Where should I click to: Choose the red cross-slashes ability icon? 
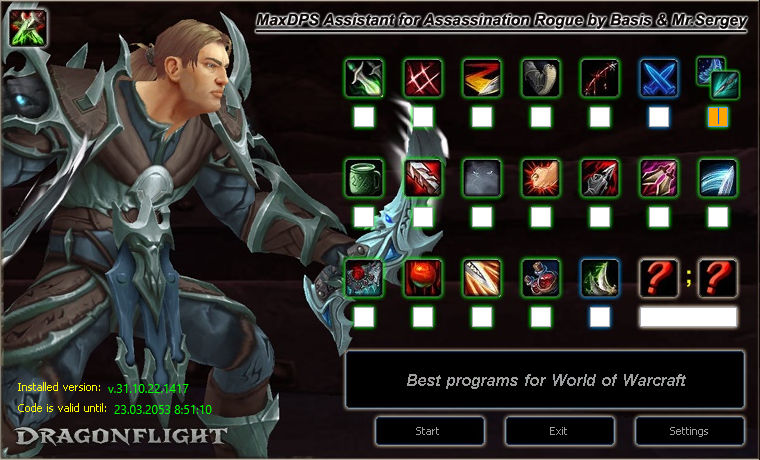point(423,77)
